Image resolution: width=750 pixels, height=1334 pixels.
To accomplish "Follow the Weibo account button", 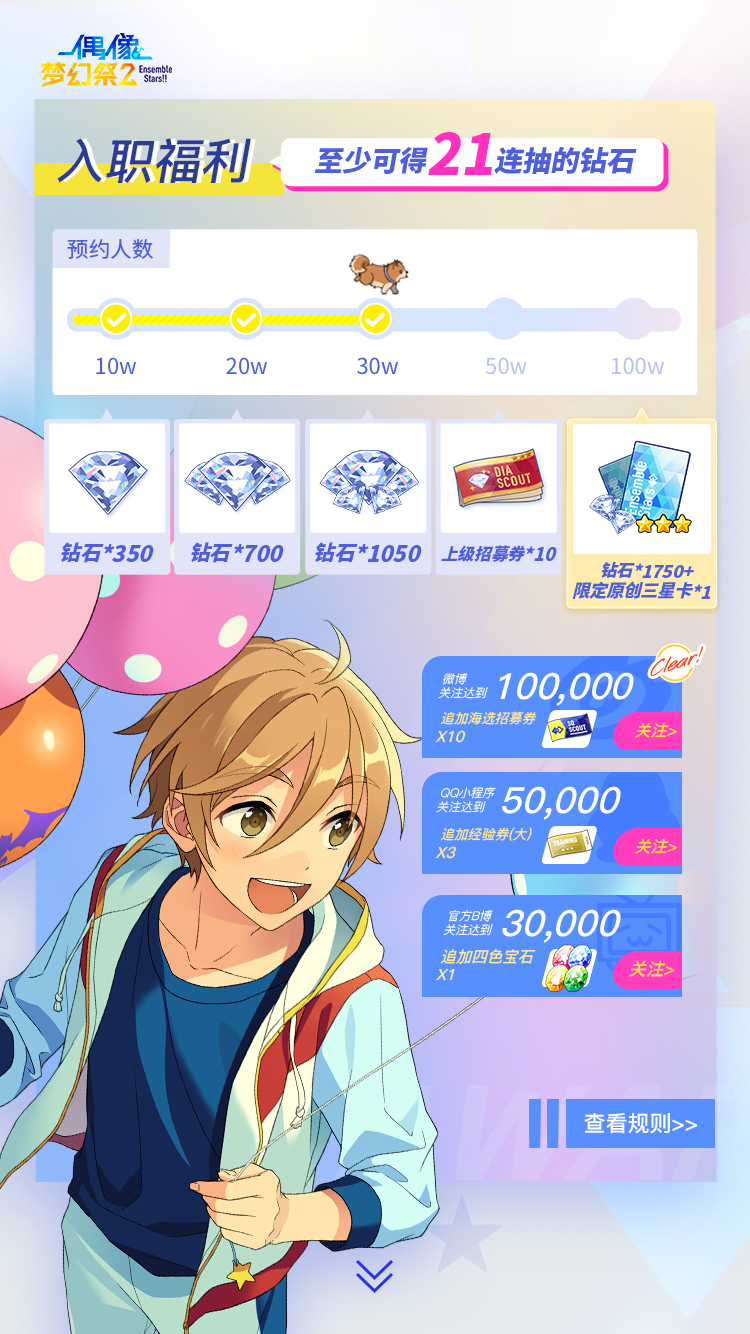I will tap(647, 731).
